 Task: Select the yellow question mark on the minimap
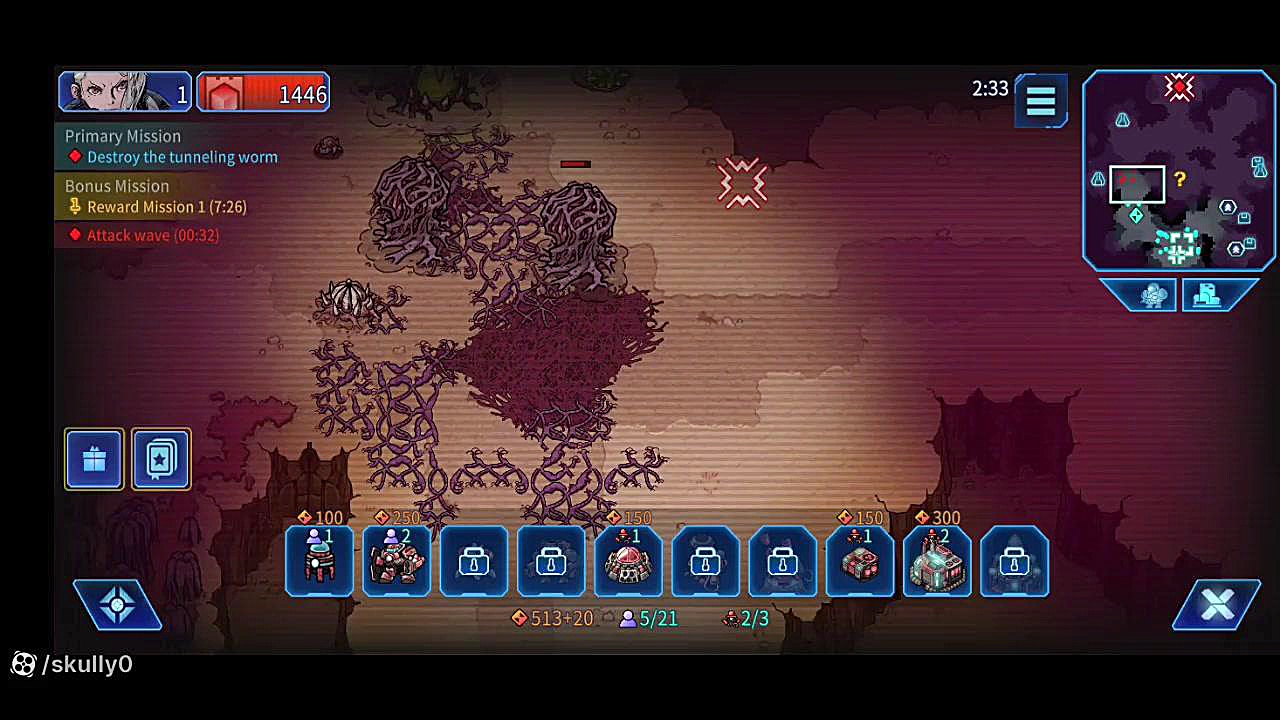(x=1180, y=180)
